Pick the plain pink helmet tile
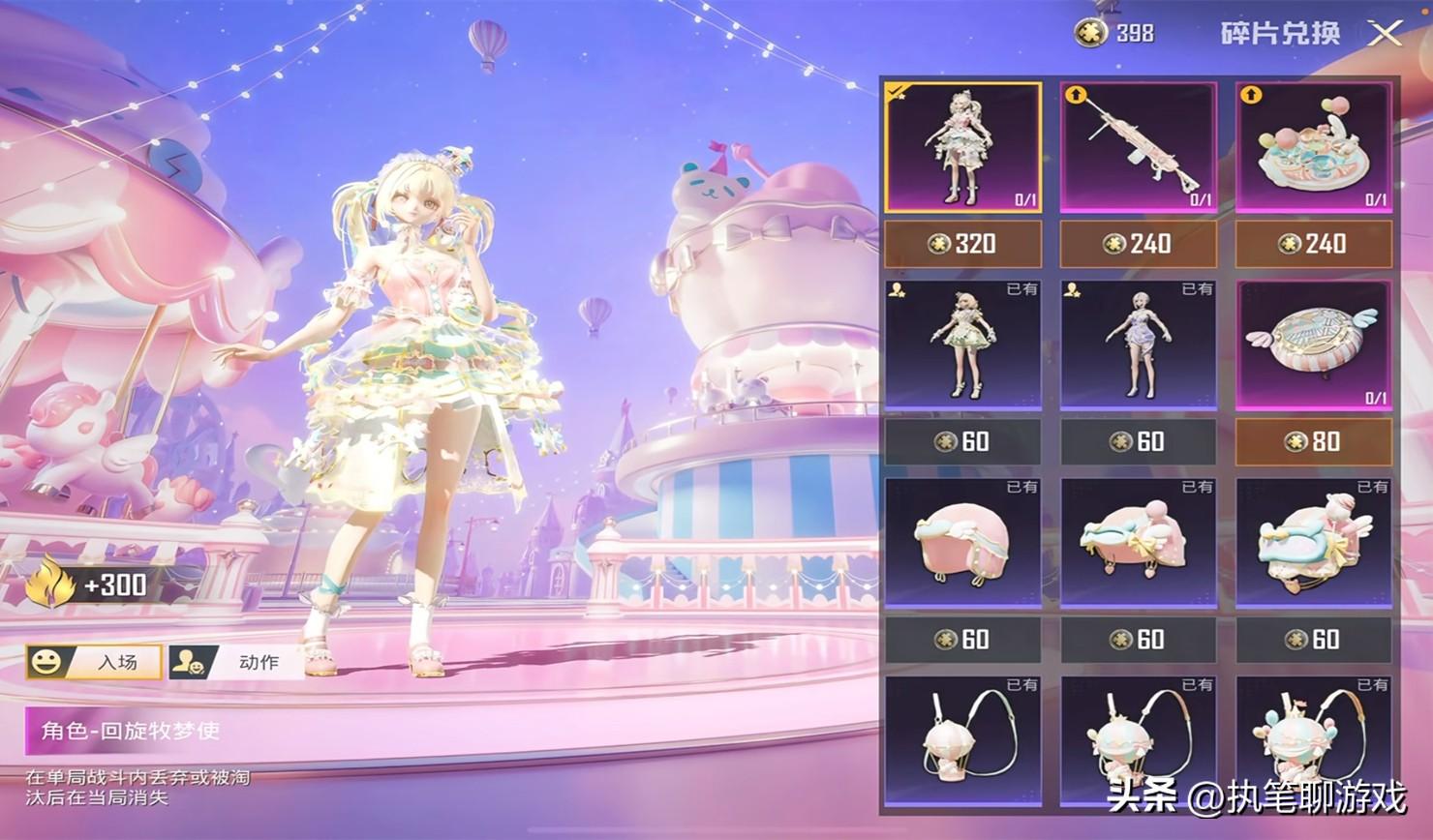 [963, 543]
